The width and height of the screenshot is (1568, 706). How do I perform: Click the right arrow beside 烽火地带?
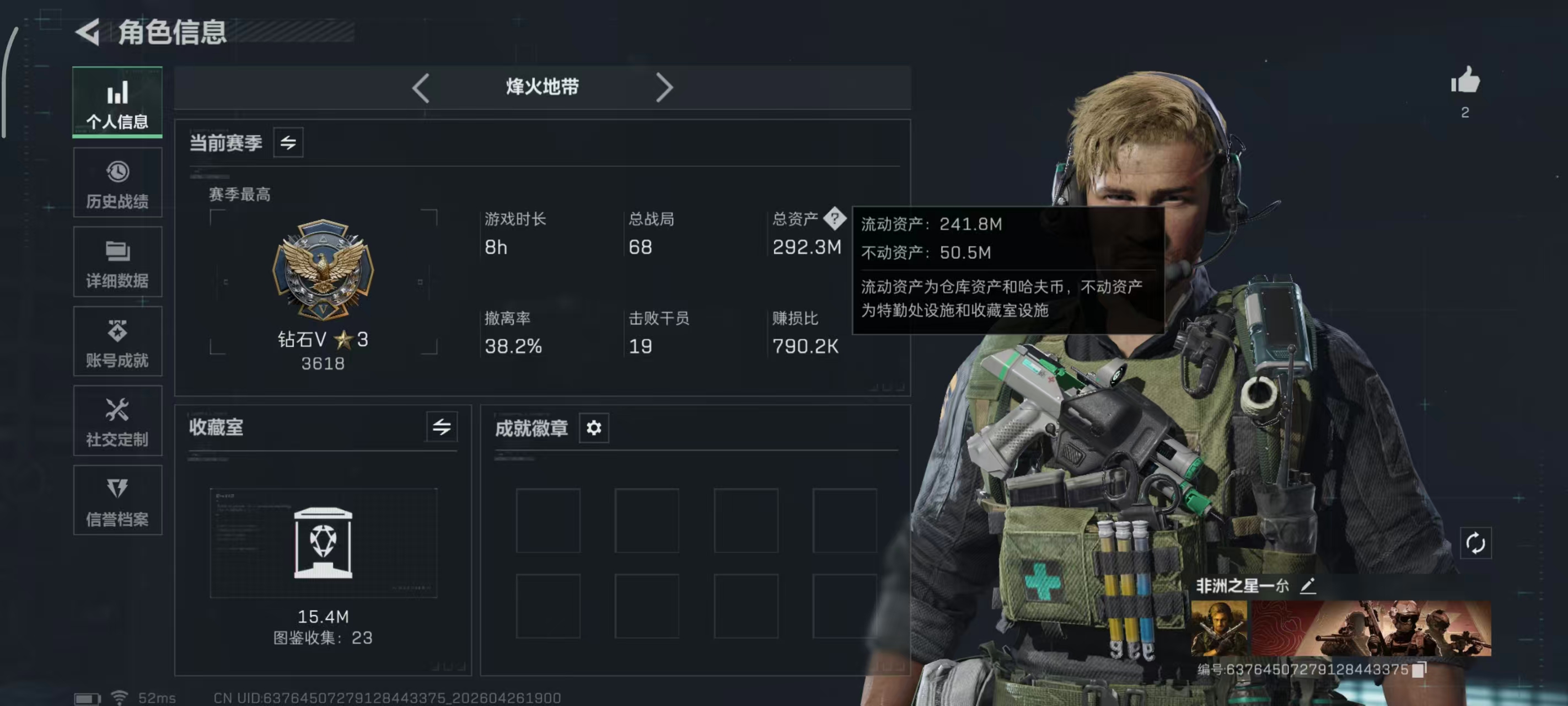click(665, 88)
